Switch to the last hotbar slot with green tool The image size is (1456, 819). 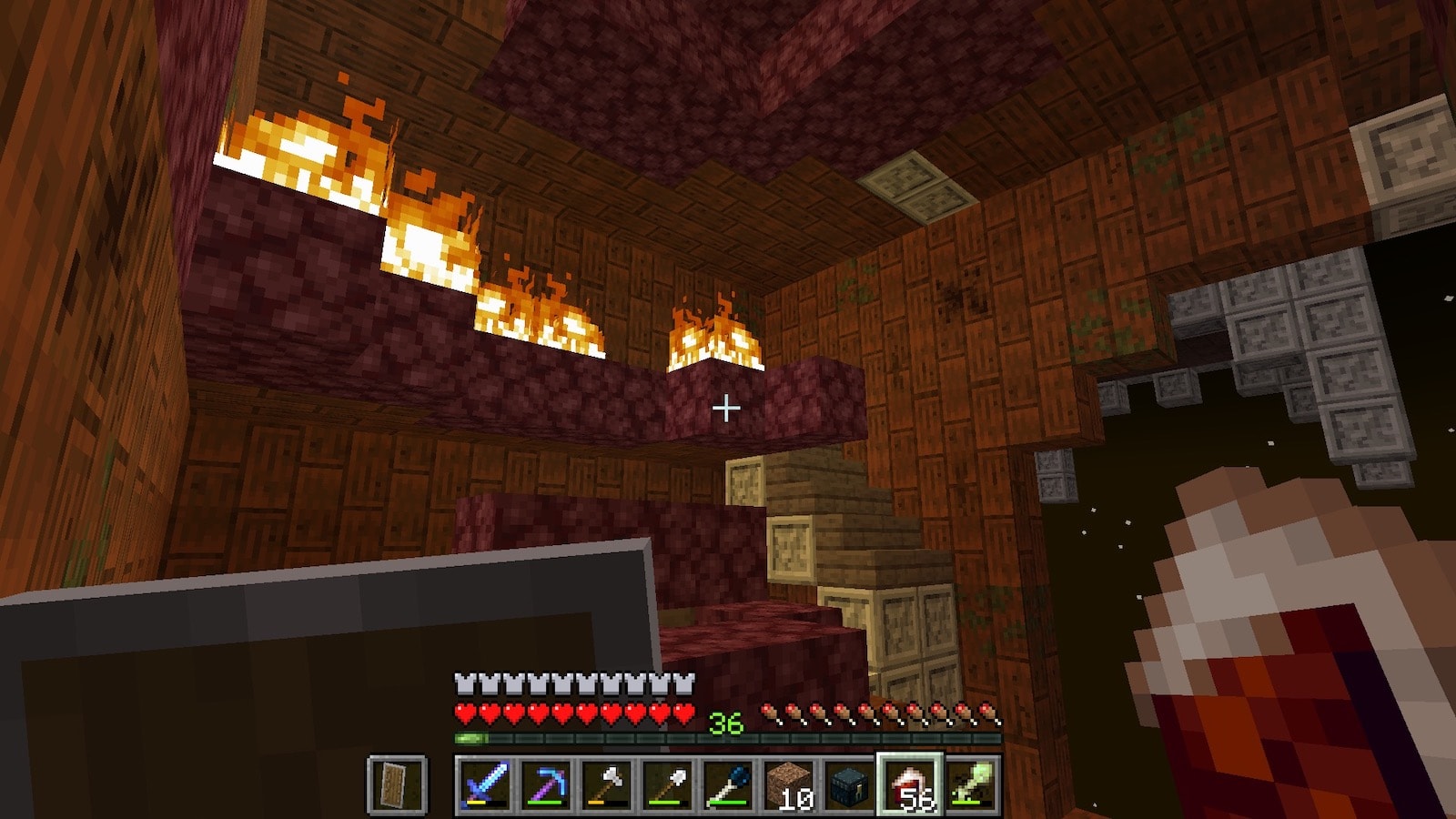[971, 784]
